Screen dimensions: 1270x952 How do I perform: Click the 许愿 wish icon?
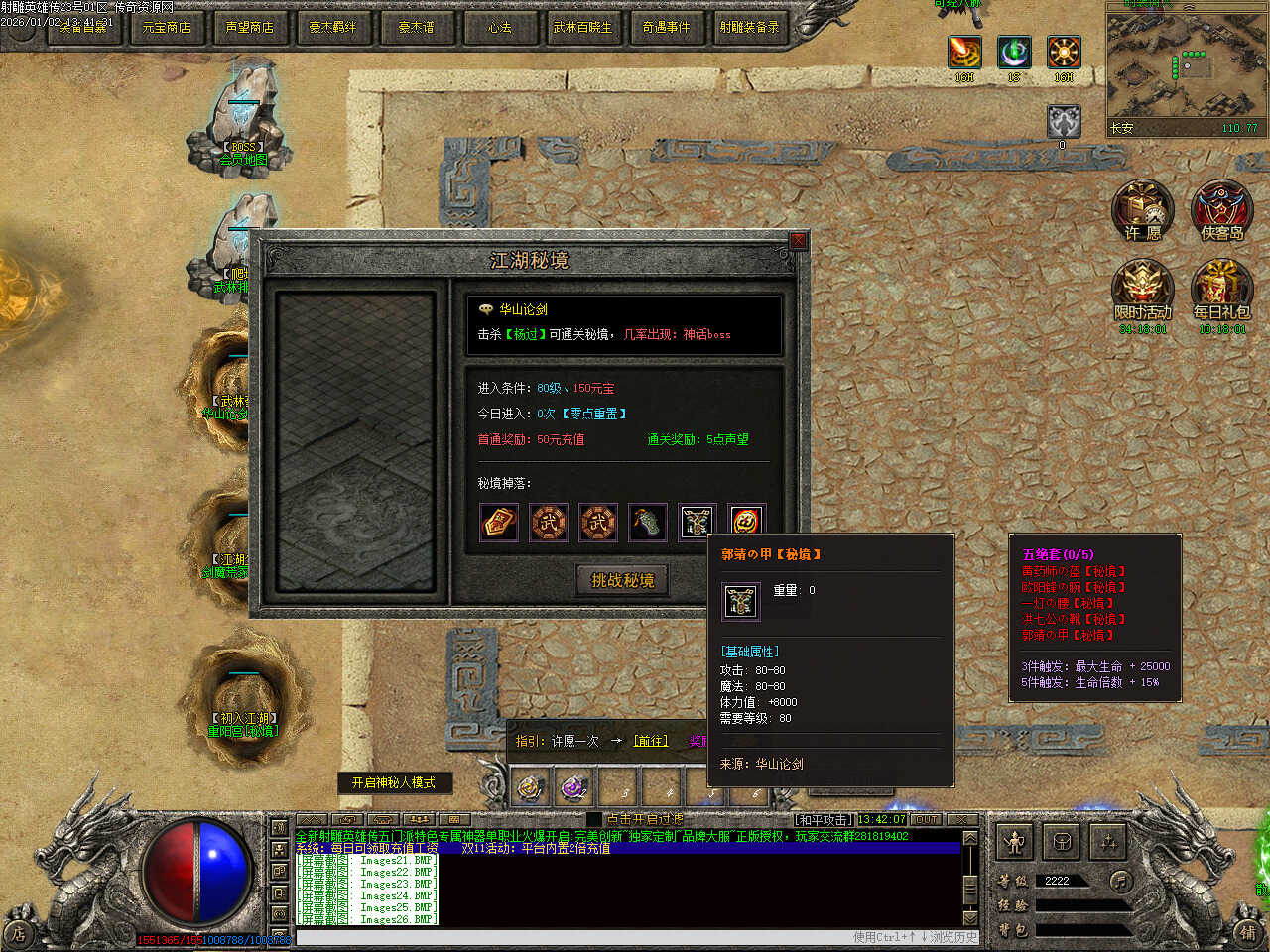tap(1143, 210)
